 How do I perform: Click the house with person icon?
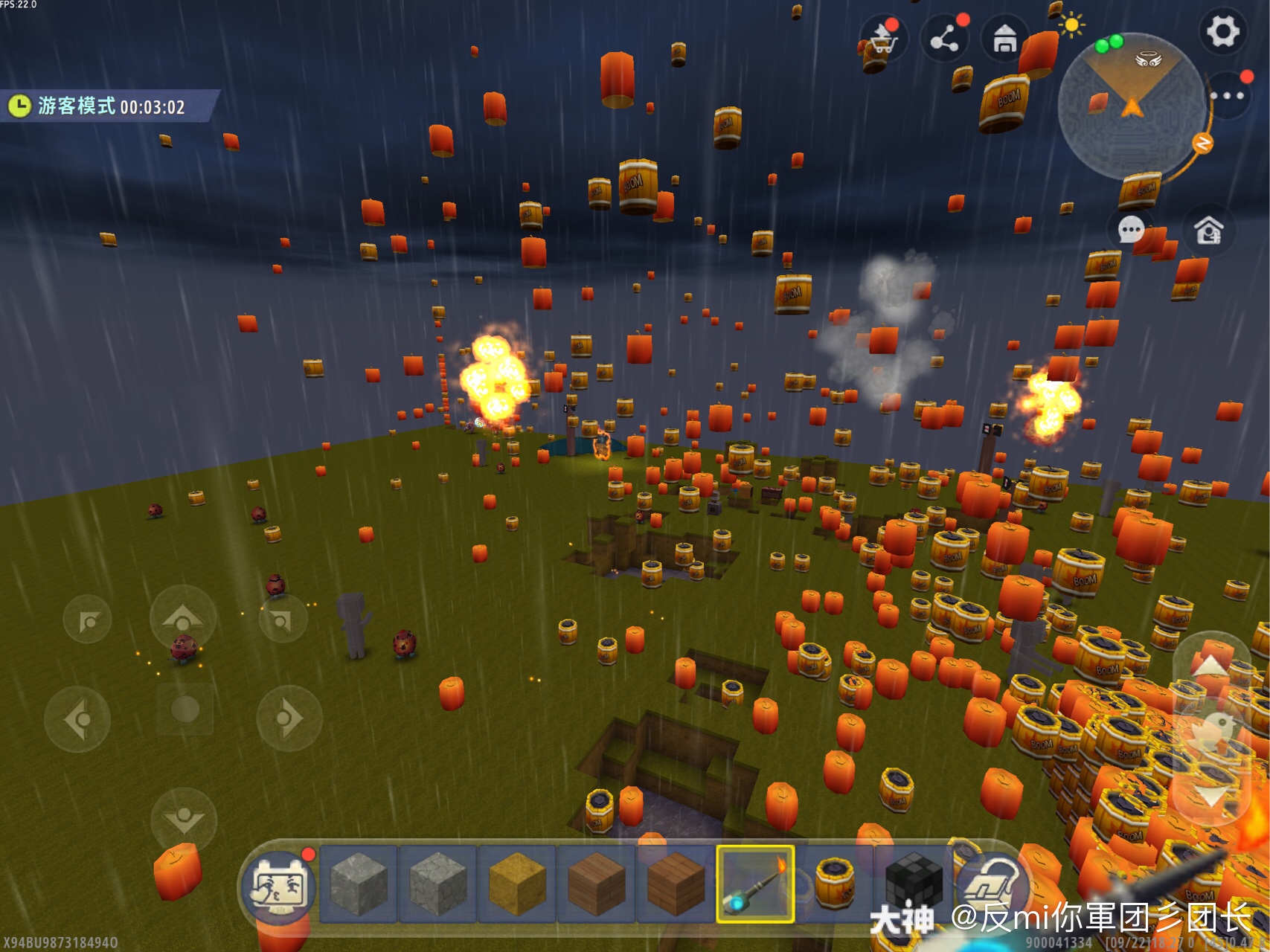pyautogui.click(x=1208, y=230)
